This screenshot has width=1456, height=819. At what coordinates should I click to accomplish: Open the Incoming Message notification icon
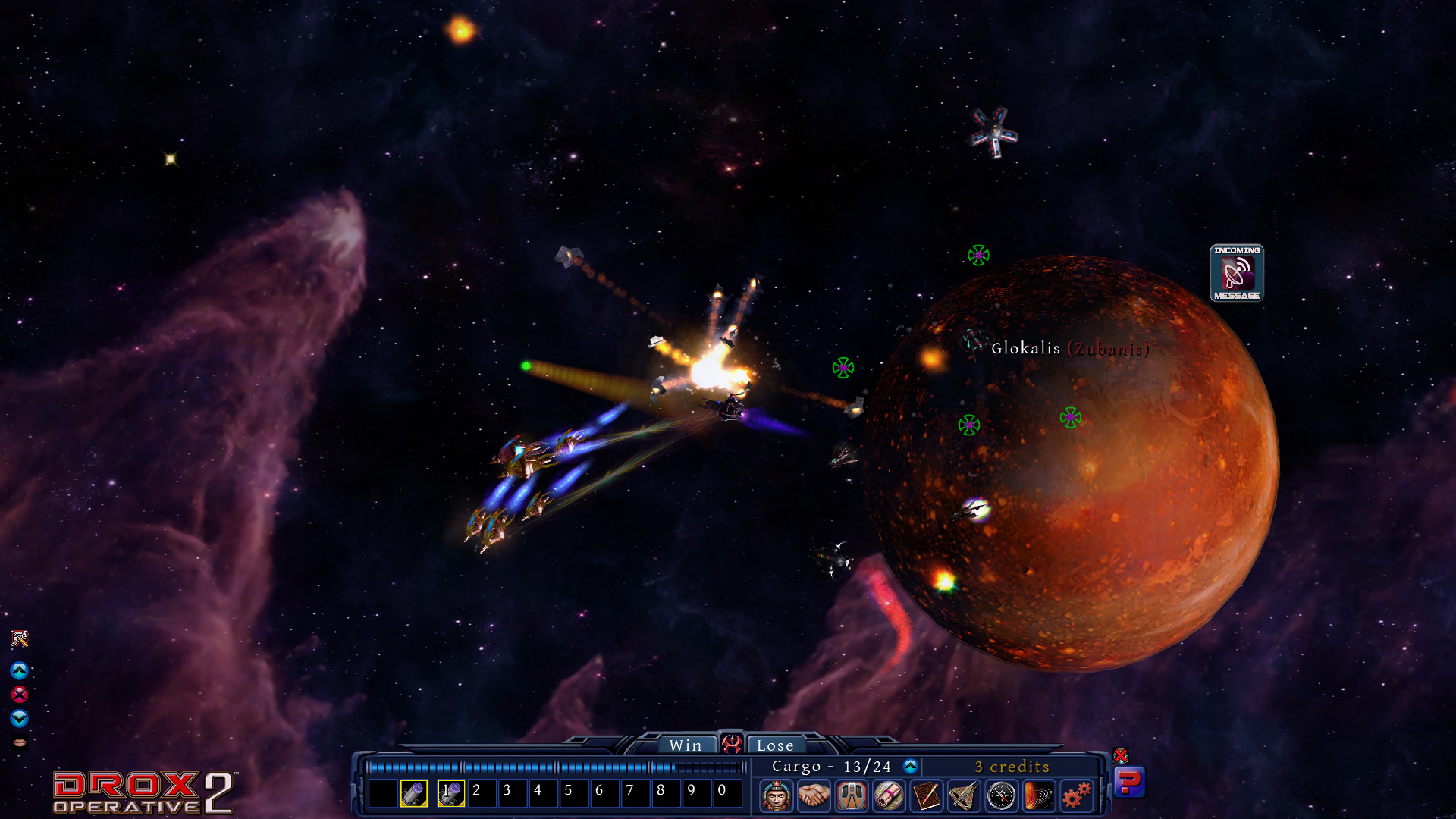pyautogui.click(x=1237, y=274)
